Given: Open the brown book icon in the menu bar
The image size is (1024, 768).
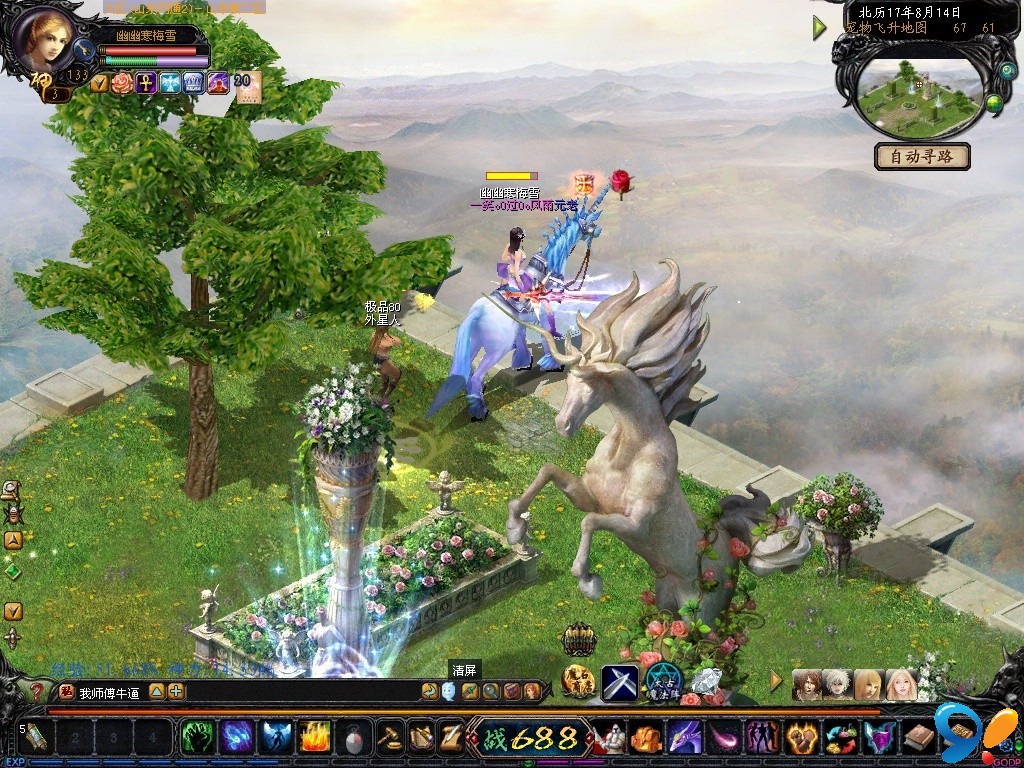Looking at the screenshot, I should (x=918, y=739).
